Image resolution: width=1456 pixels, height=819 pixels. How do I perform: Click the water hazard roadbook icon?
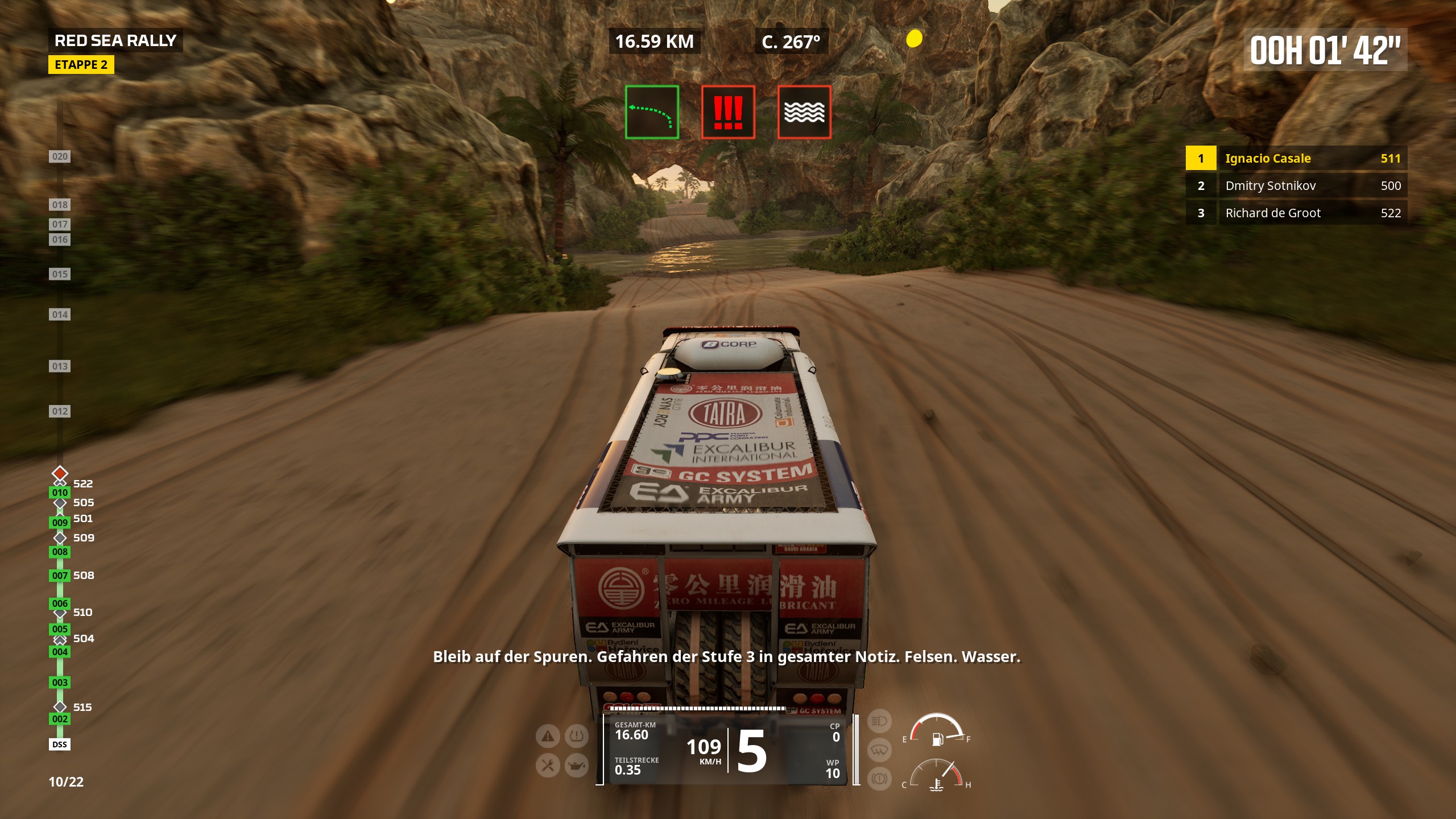pyautogui.click(x=804, y=112)
